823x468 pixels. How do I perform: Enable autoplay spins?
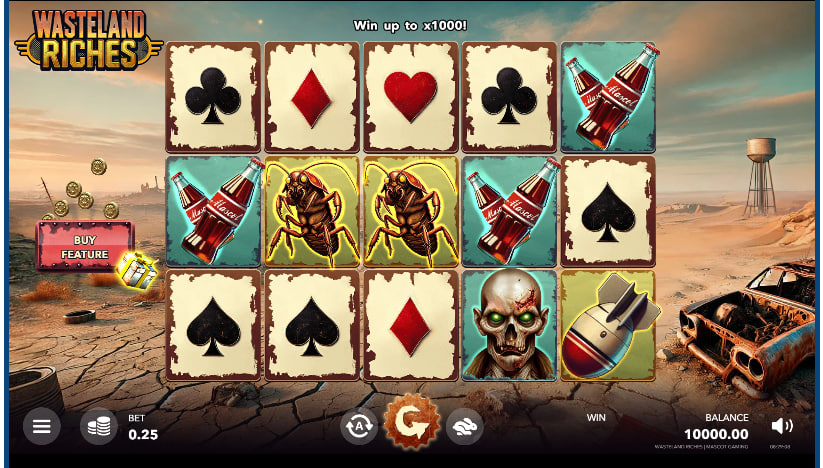(x=358, y=427)
